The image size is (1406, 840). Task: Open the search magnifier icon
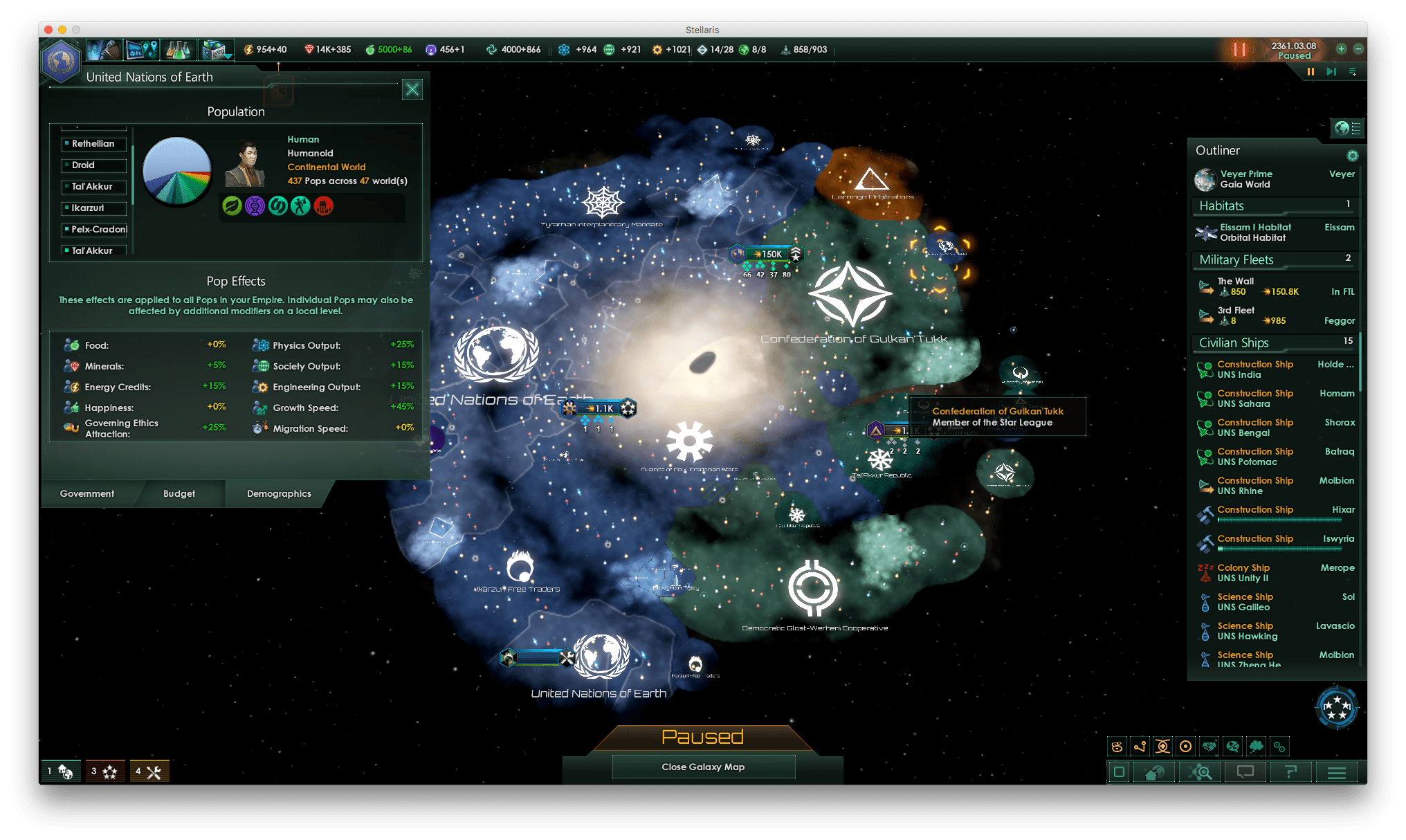pos(1199,772)
